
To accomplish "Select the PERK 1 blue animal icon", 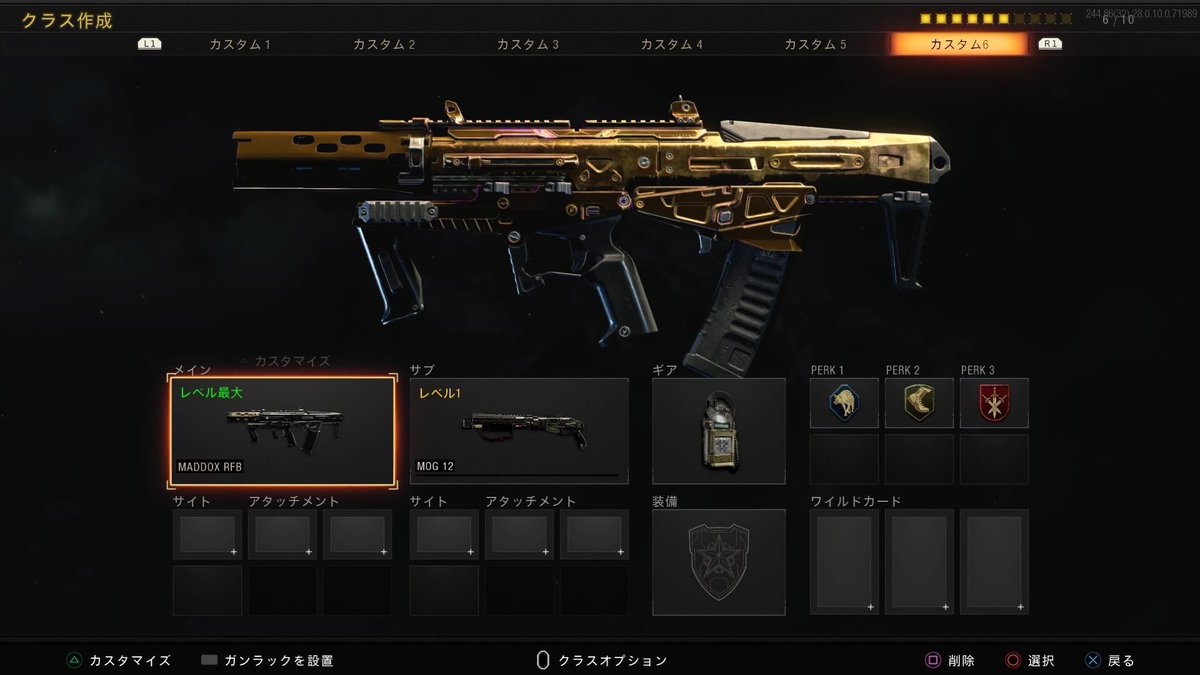I will (844, 403).
